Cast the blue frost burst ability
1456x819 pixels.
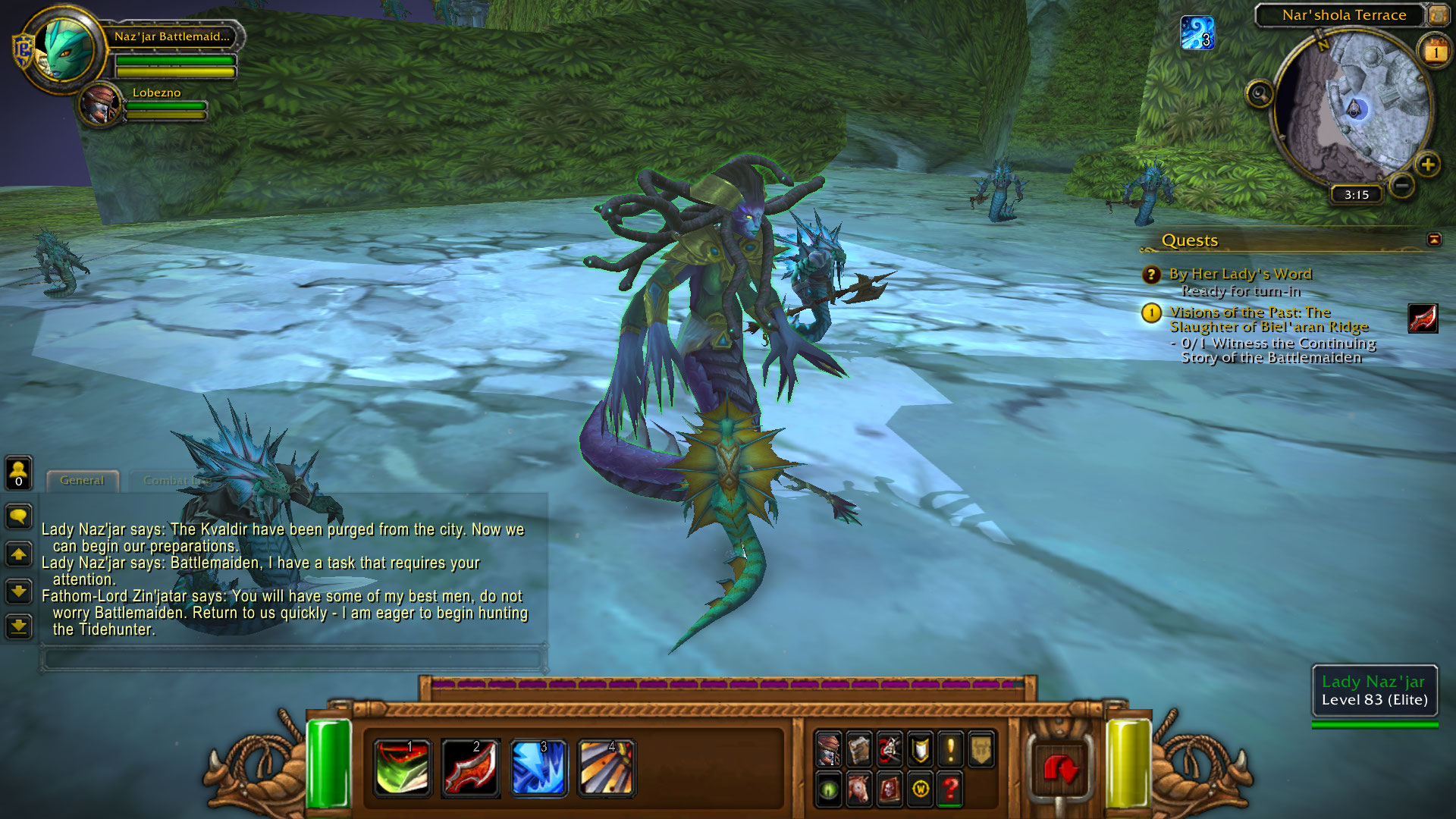pos(538,767)
